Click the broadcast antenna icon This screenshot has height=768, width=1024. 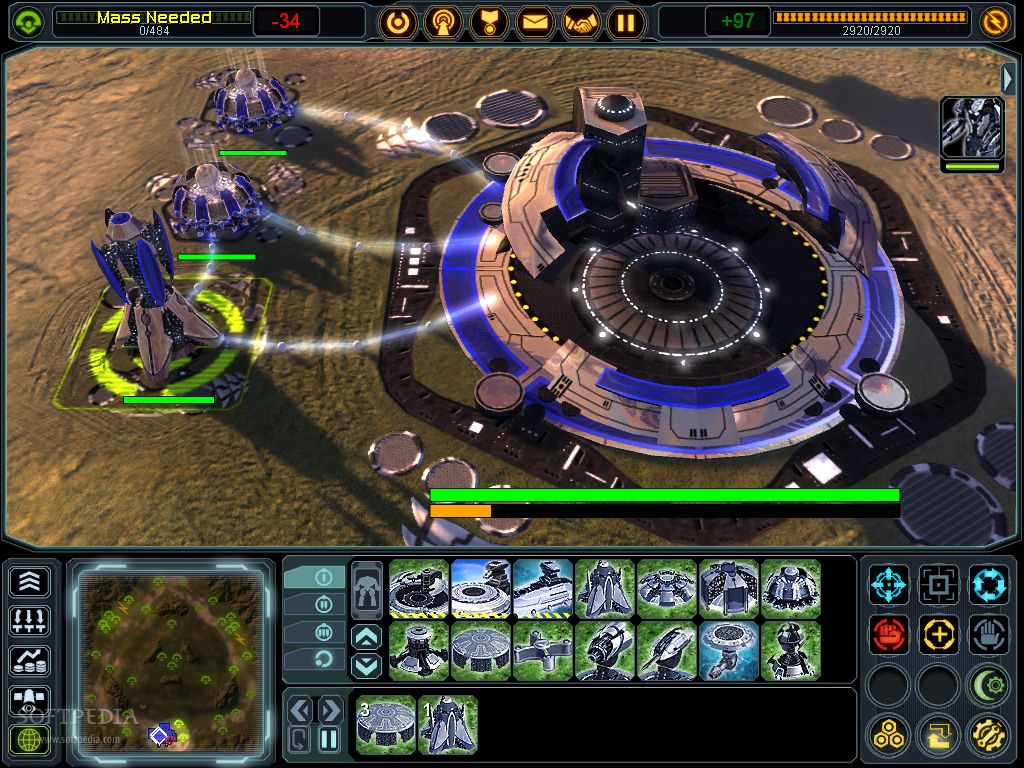[443, 21]
